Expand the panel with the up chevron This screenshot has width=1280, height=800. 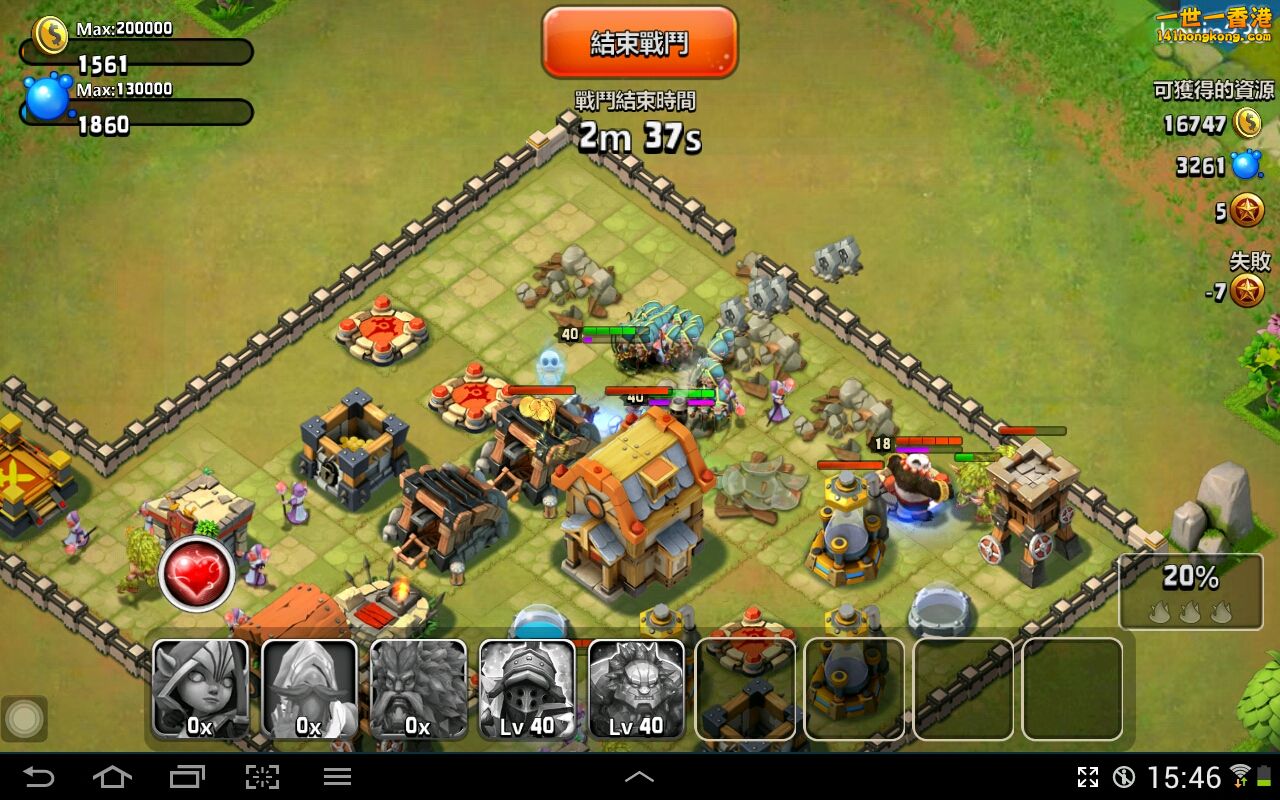[x=639, y=776]
